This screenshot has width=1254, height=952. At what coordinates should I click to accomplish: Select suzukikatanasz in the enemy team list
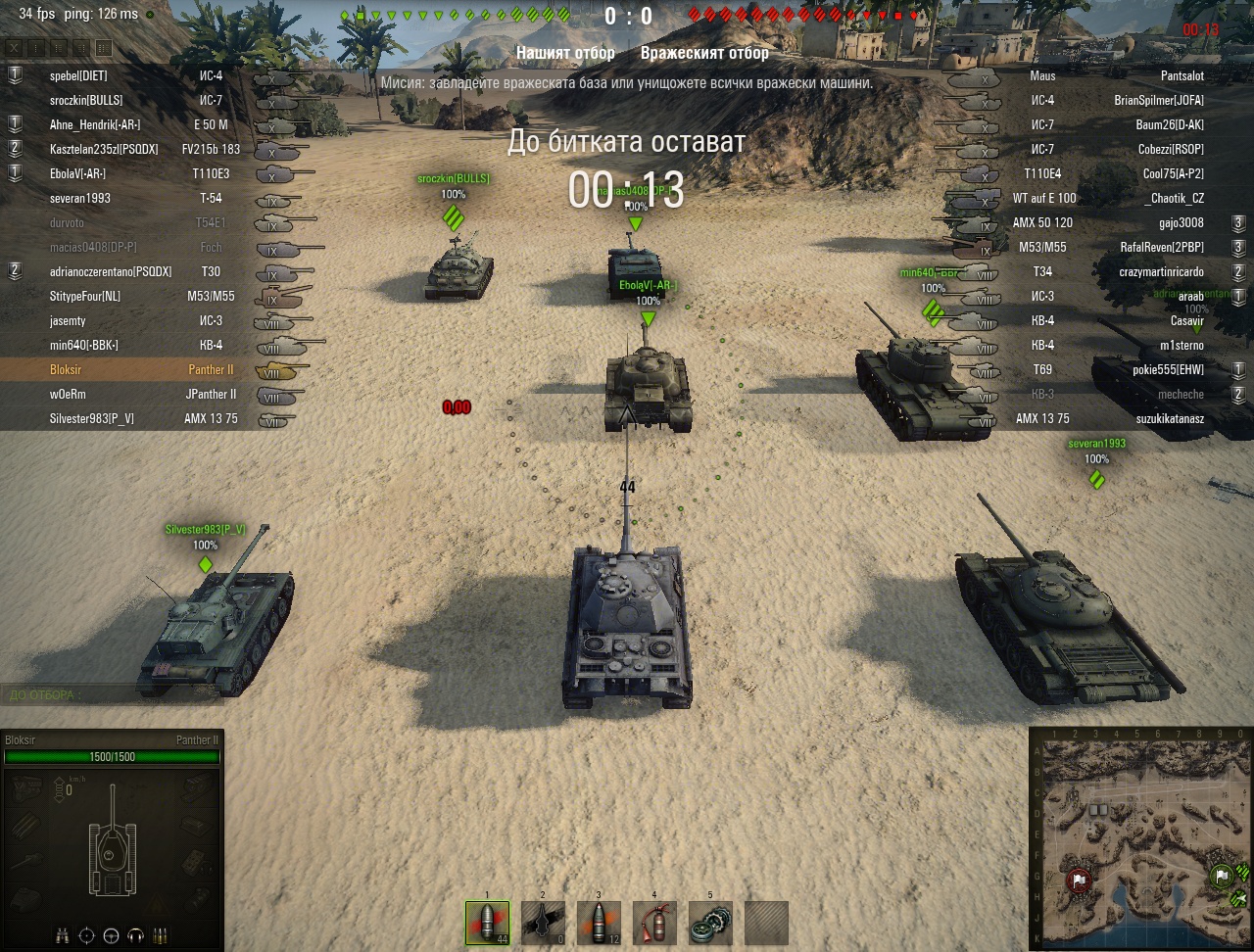[x=1117, y=419]
